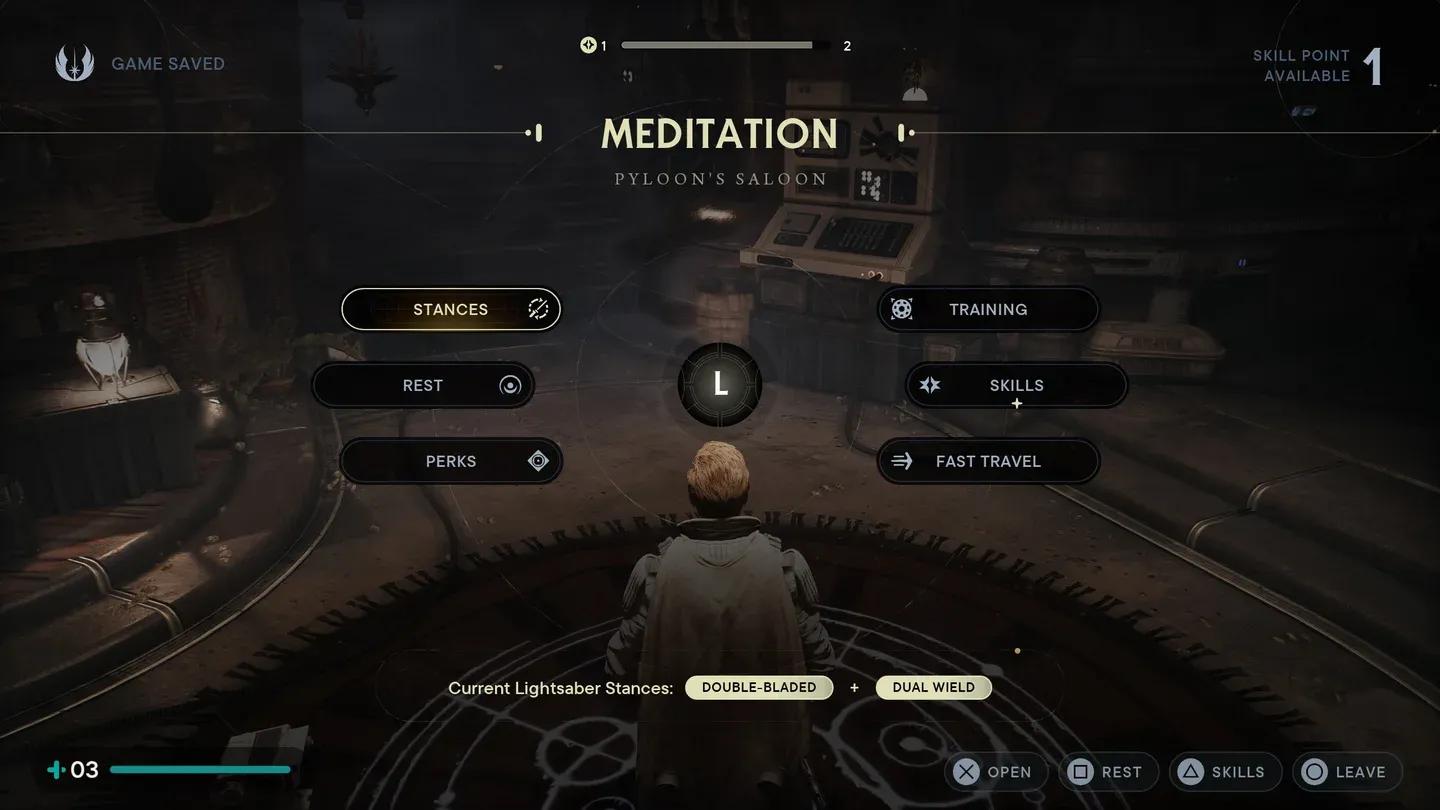
Task: Click the crossed lightsabers icon on STANCES
Action: coord(538,309)
